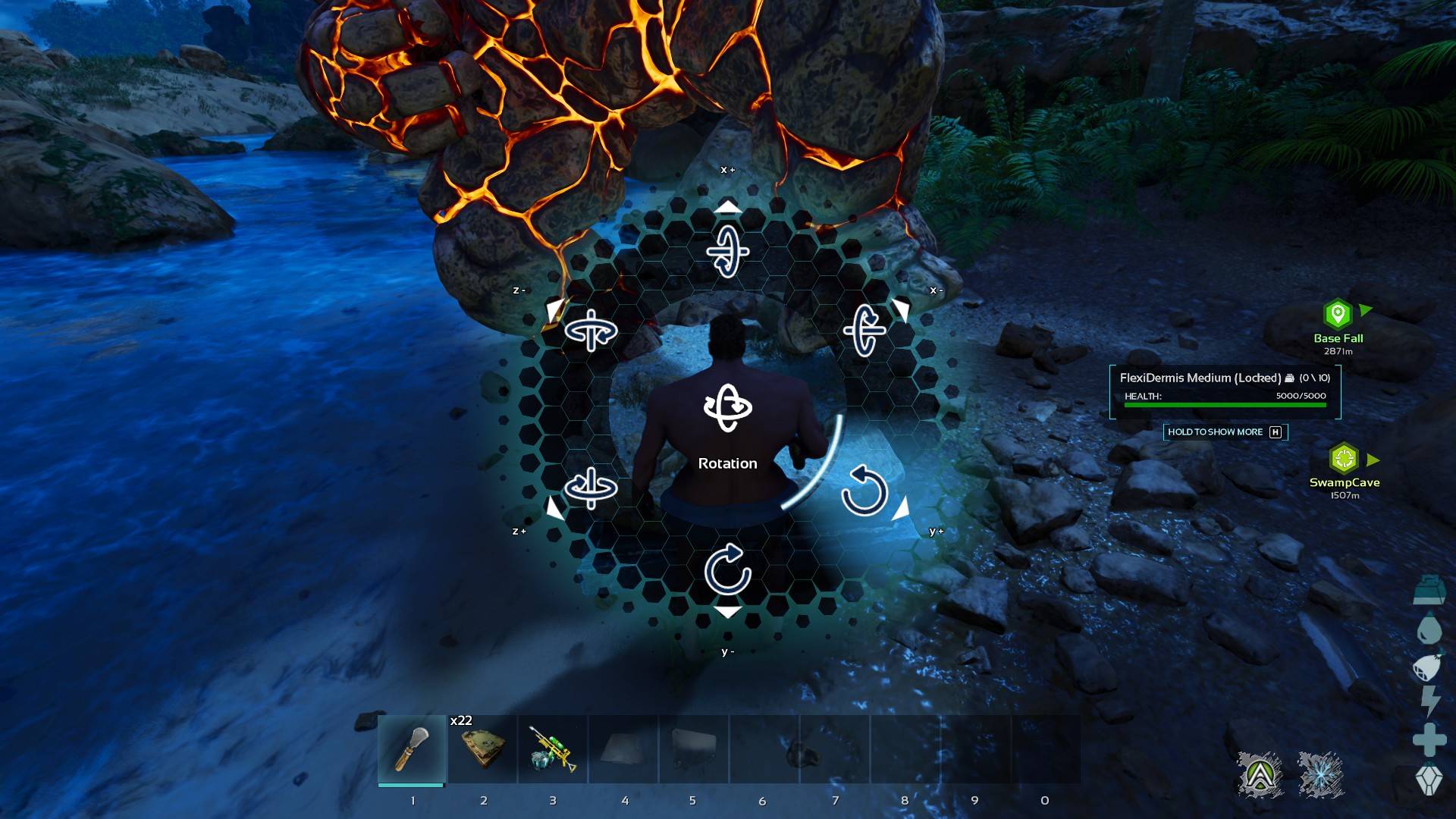Choose the x+ rotation option

click(x=727, y=250)
